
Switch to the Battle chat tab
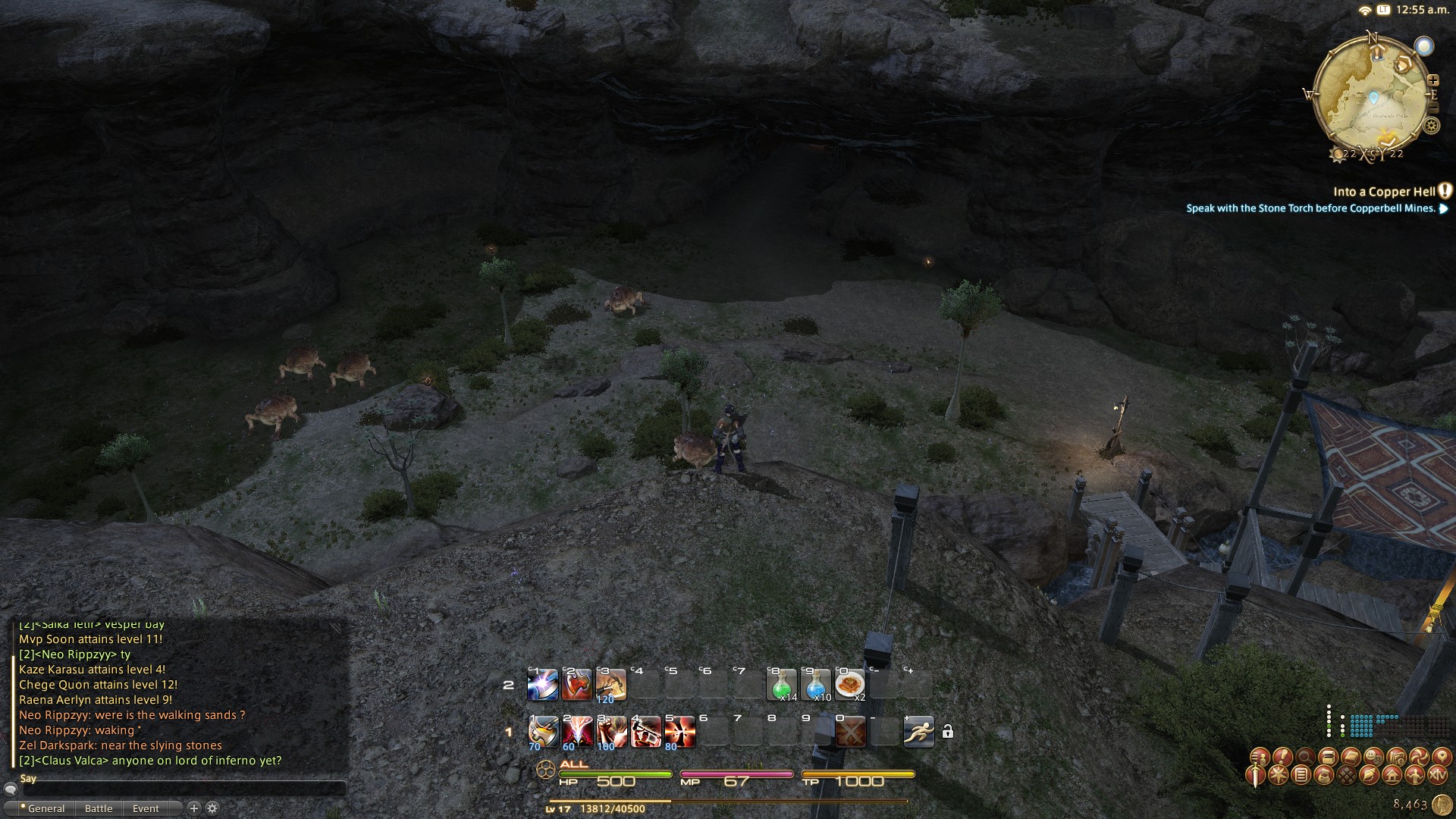point(99,808)
